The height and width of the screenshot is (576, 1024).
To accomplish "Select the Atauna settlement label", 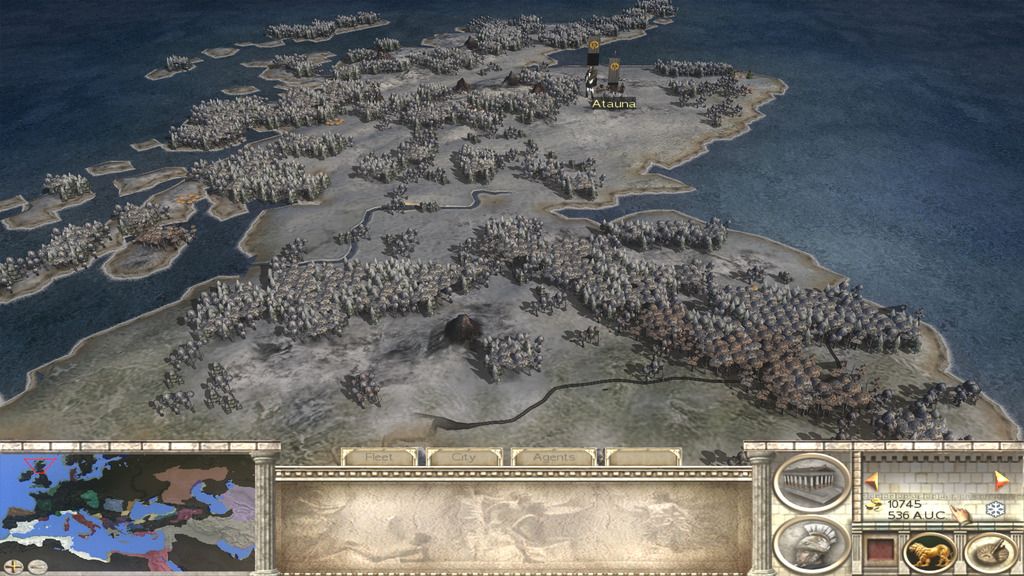I will pyautogui.click(x=613, y=103).
